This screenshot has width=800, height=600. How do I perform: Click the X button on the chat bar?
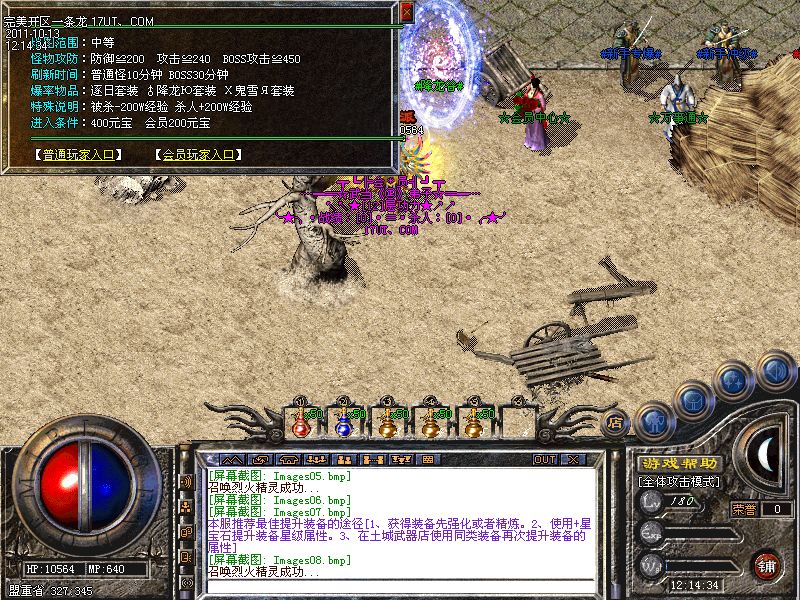pos(572,459)
